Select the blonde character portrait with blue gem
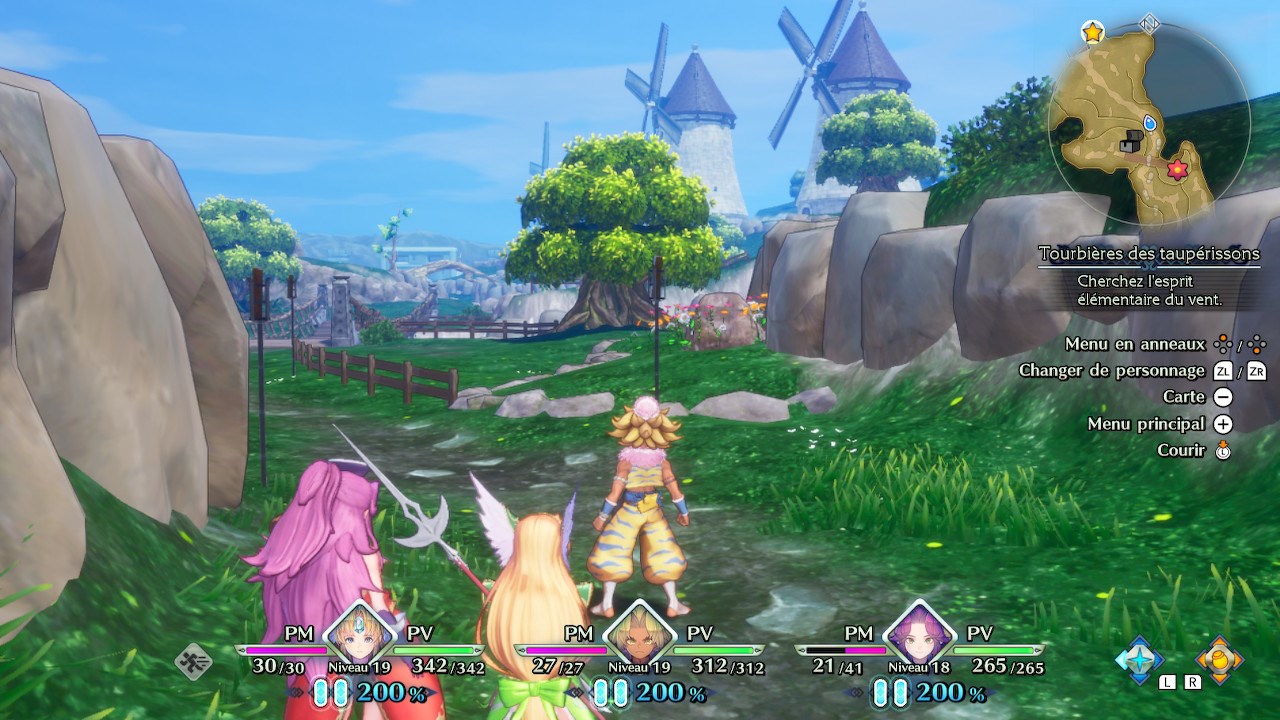Image resolution: width=1280 pixels, height=720 pixels. pos(356,631)
